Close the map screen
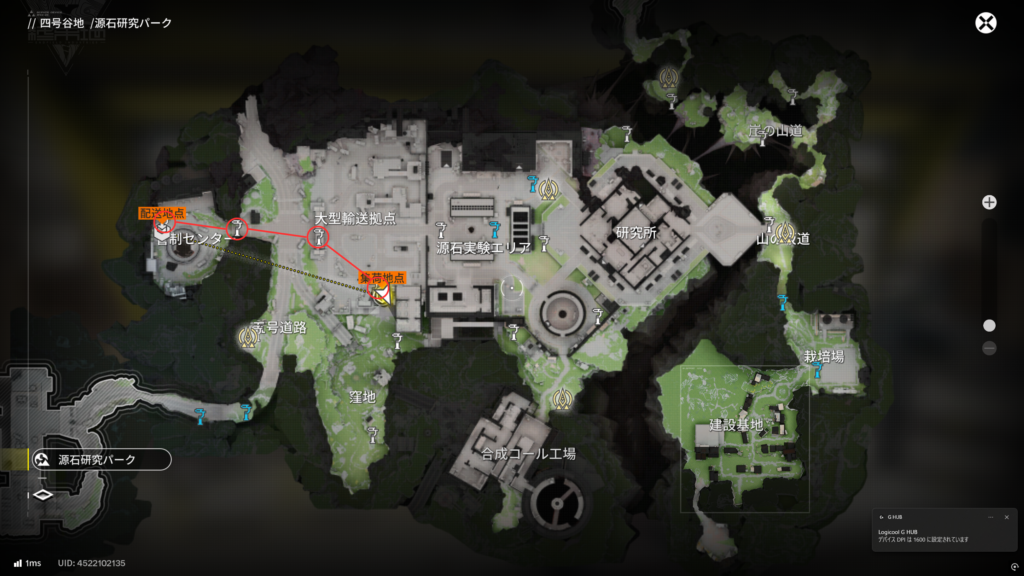 point(986,23)
